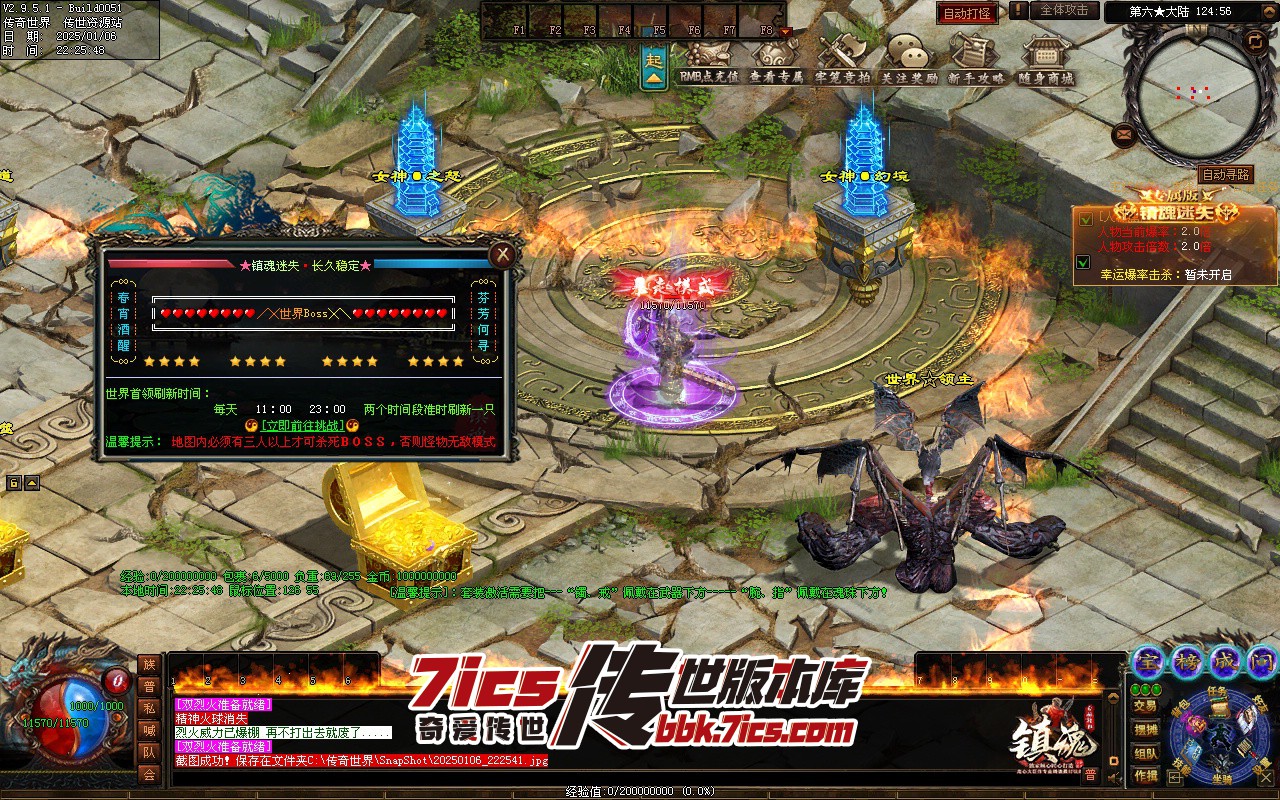
Task: Click the minimap refresh arrows button
Action: coord(1254,41)
